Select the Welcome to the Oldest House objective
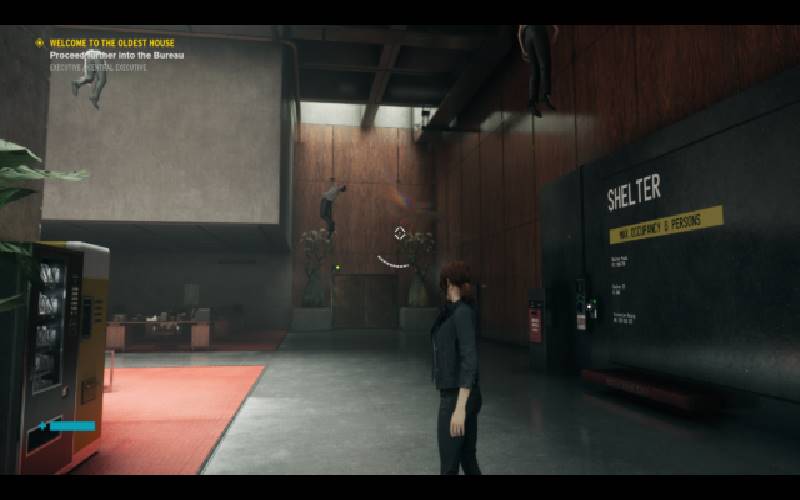The height and width of the screenshot is (500, 800). (x=113, y=43)
